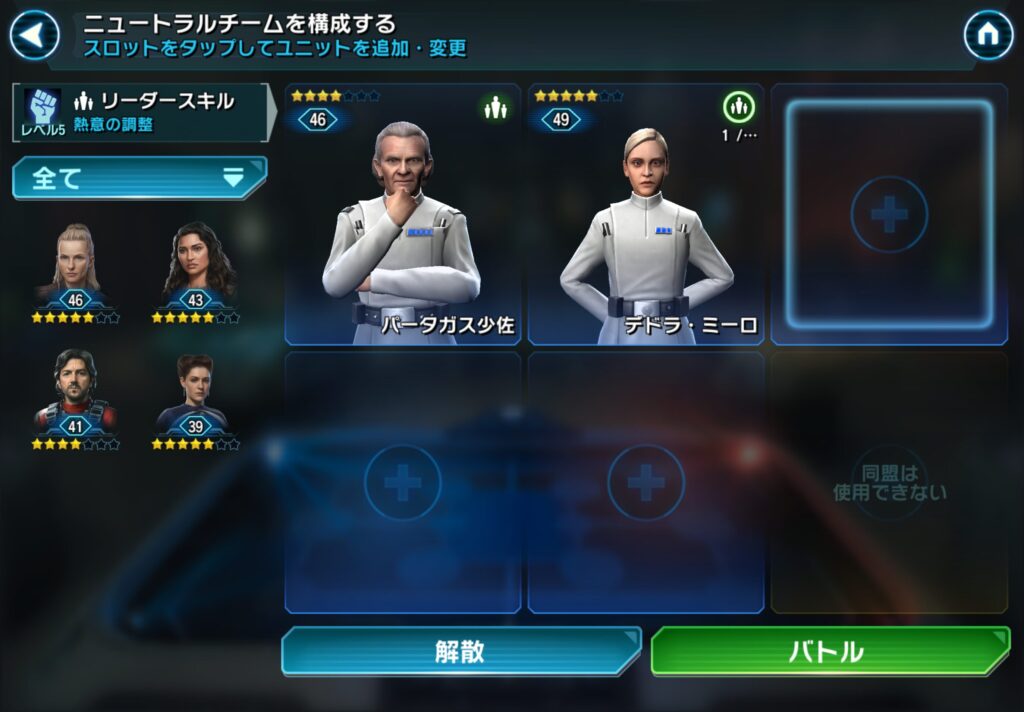Open the リーダースキル panel

(140, 112)
